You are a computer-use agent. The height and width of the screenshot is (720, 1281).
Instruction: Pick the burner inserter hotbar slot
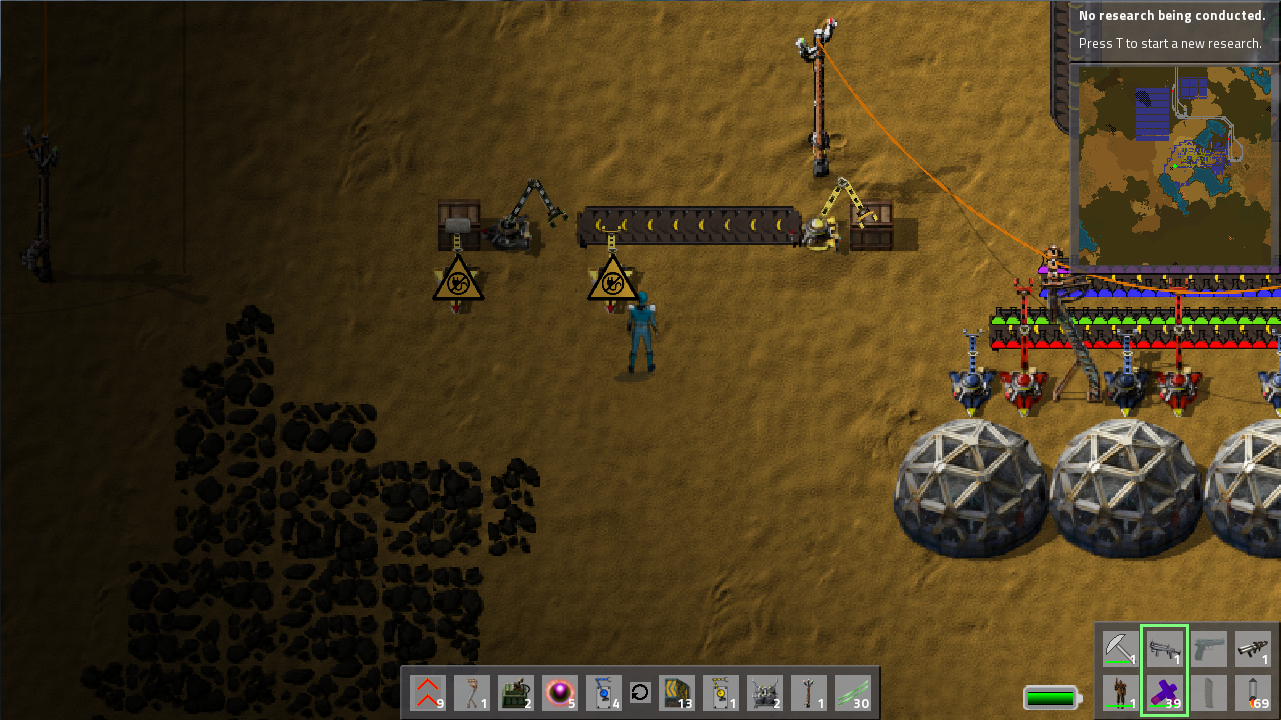471,693
